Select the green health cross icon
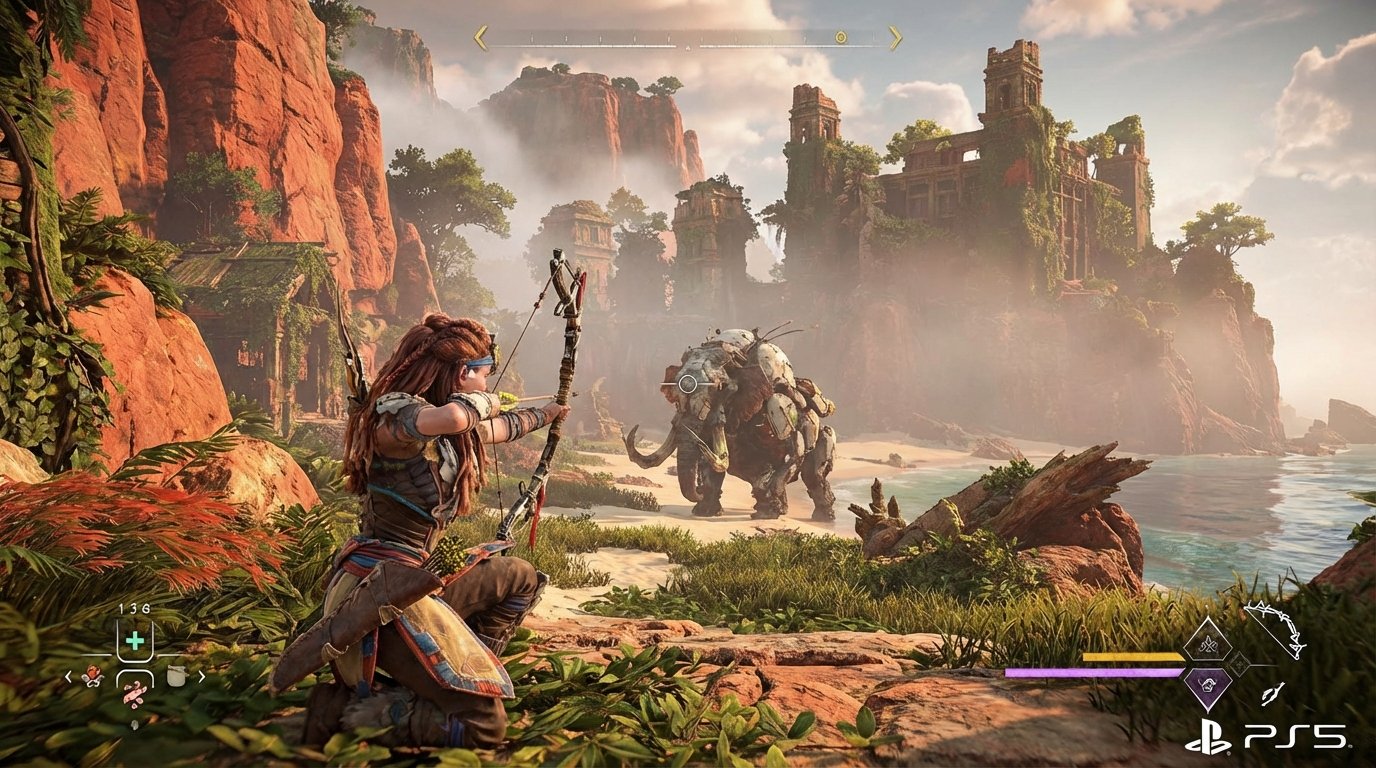 click(x=134, y=641)
